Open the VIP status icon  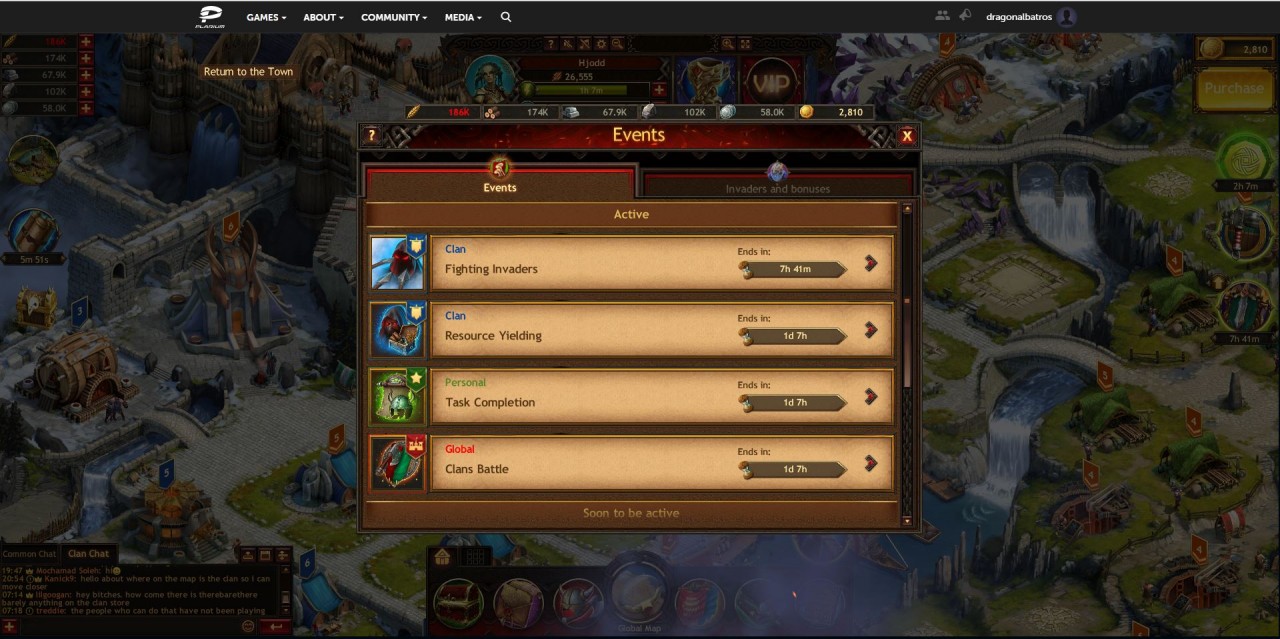click(770, 82)
